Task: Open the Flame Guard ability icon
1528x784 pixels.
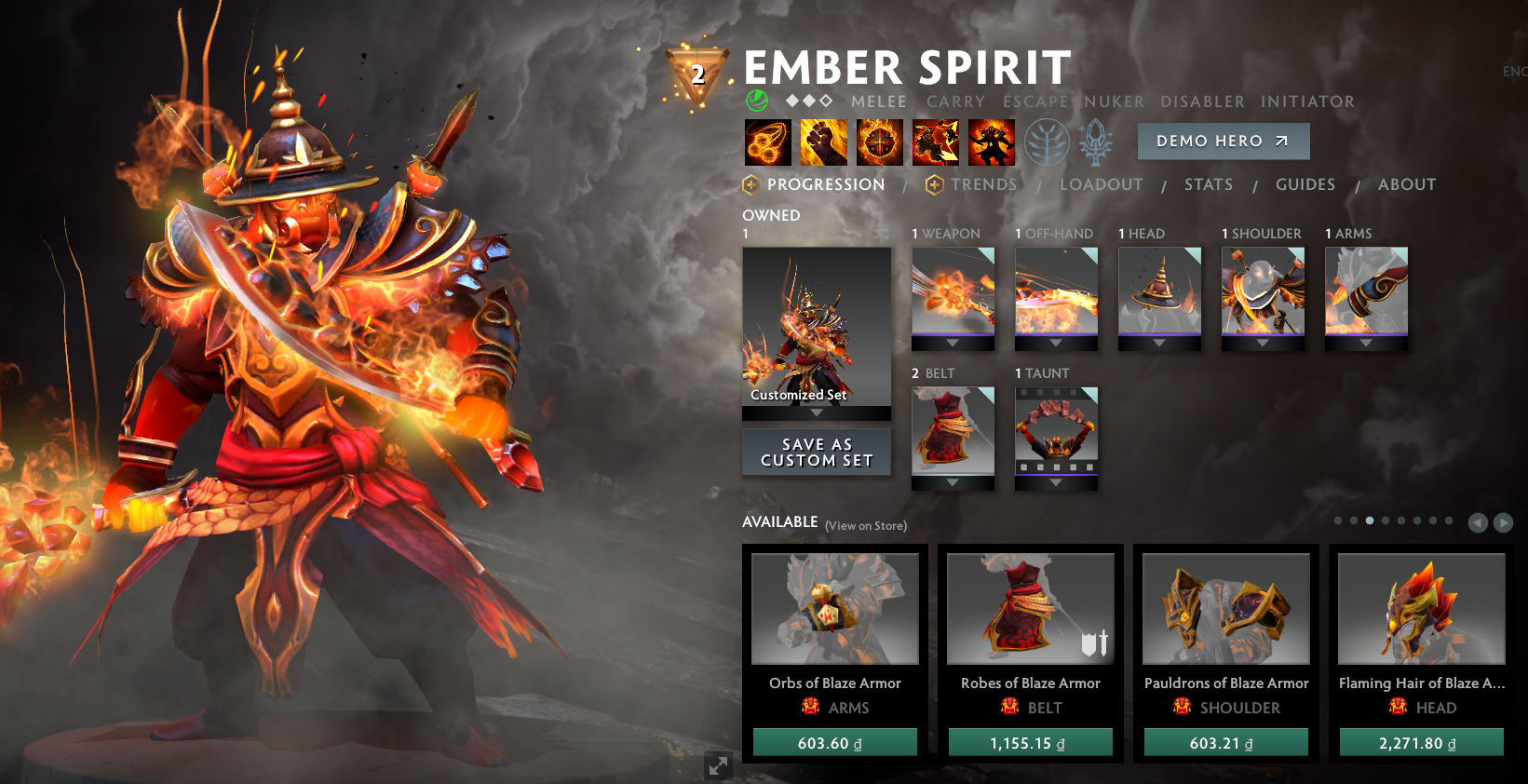Action: (879, 142)
